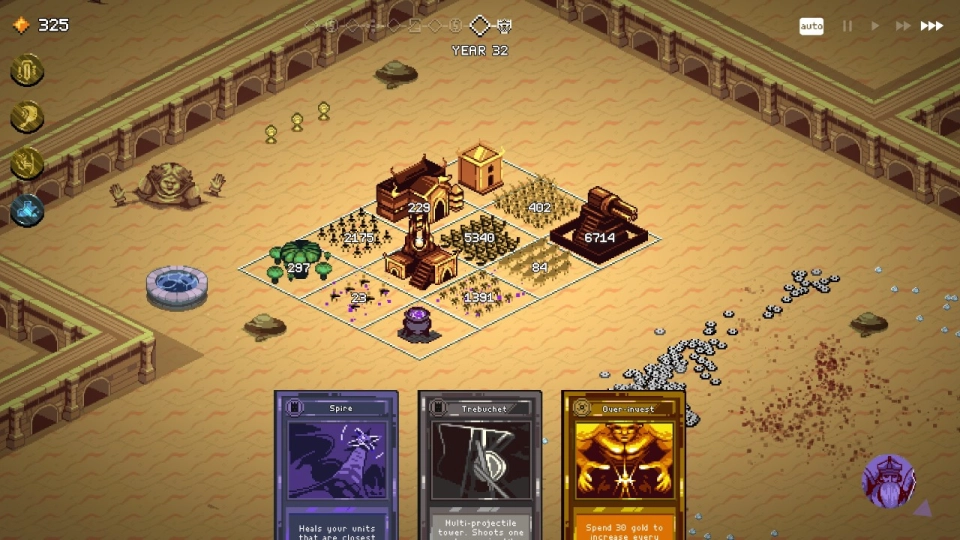The height and width of the screenshot is (540, 960).
Task: Click the bearded wizard portrait button
Action: (888, 481)
